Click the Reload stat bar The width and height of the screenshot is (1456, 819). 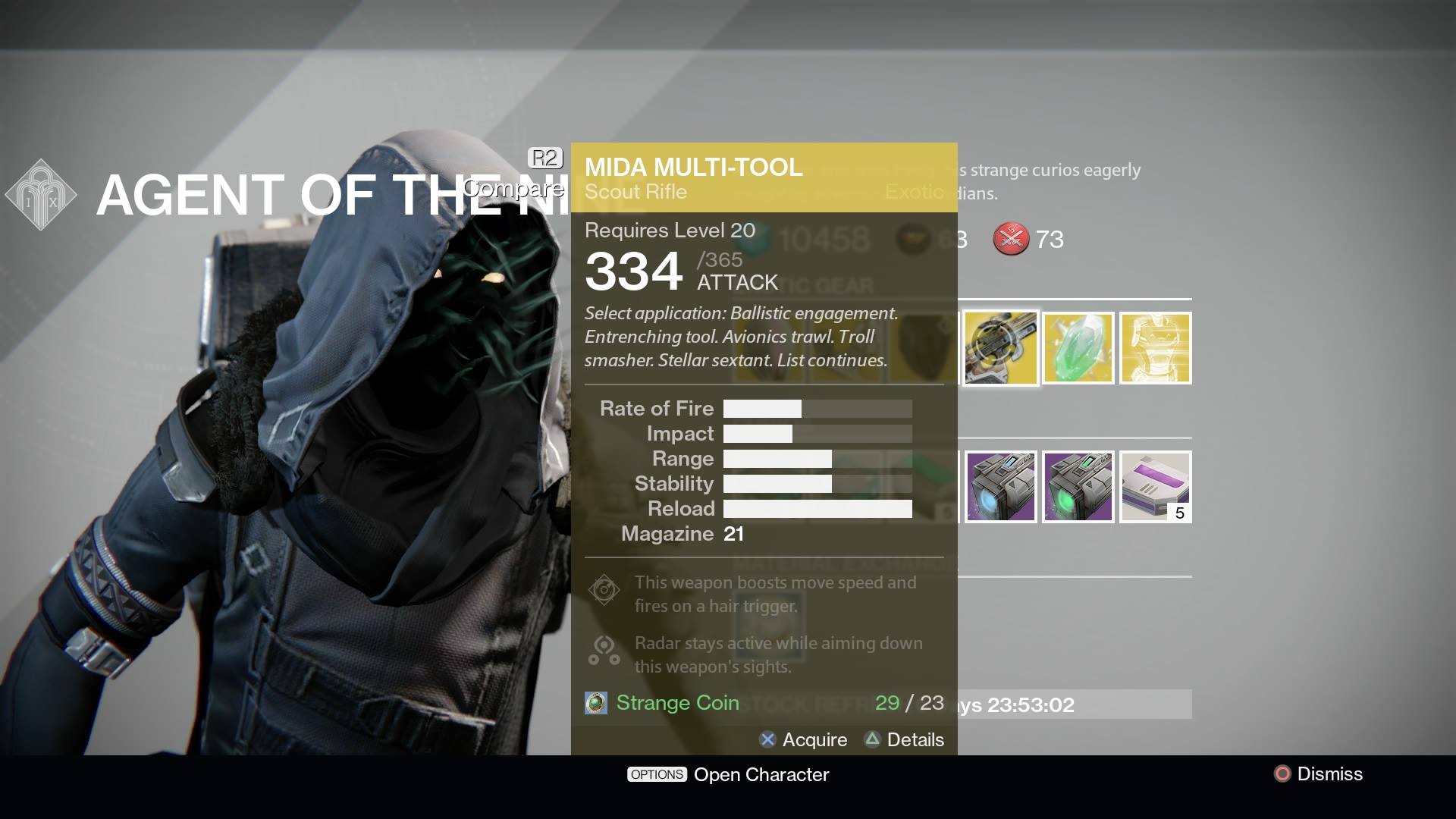click(x=817, y=509)
